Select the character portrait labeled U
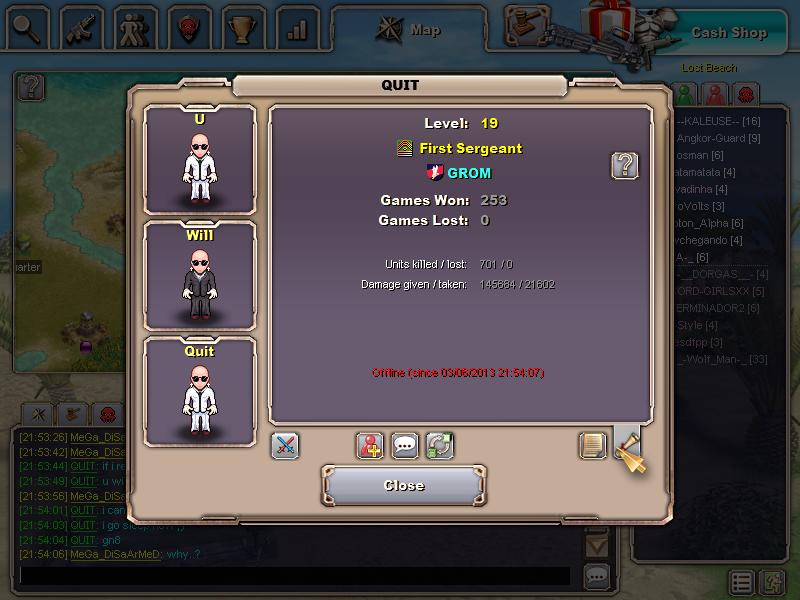 [200, 160]
